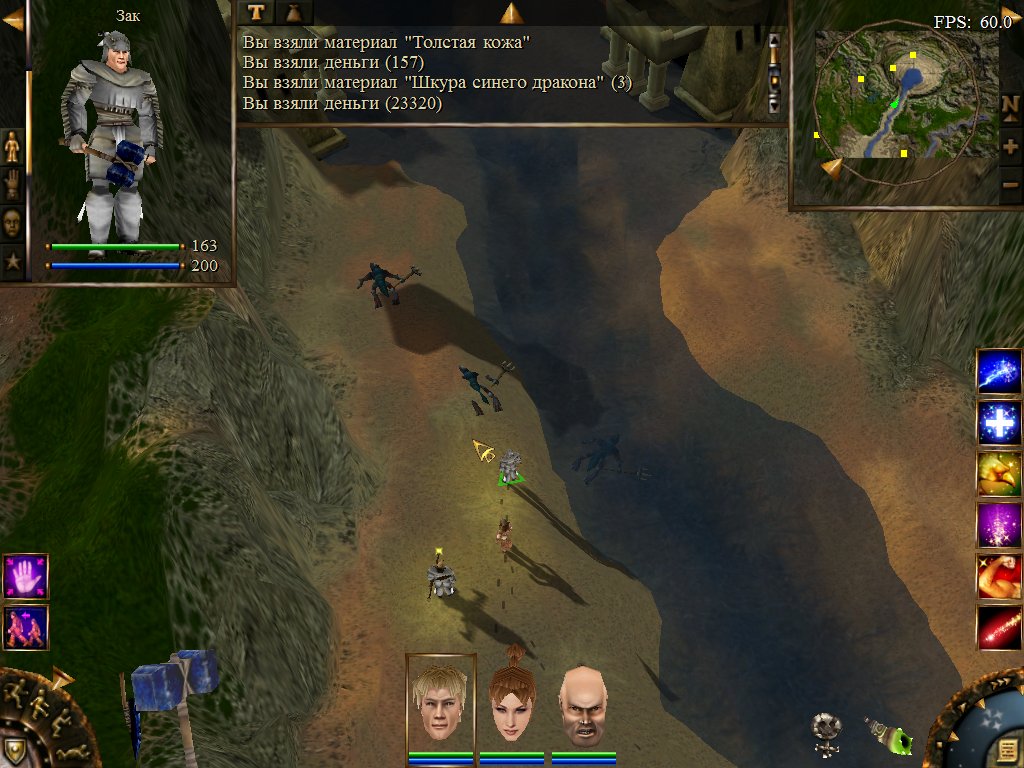Switch to the T text log tab
The width and height of the screenshot is (1024, 768).
257,12
